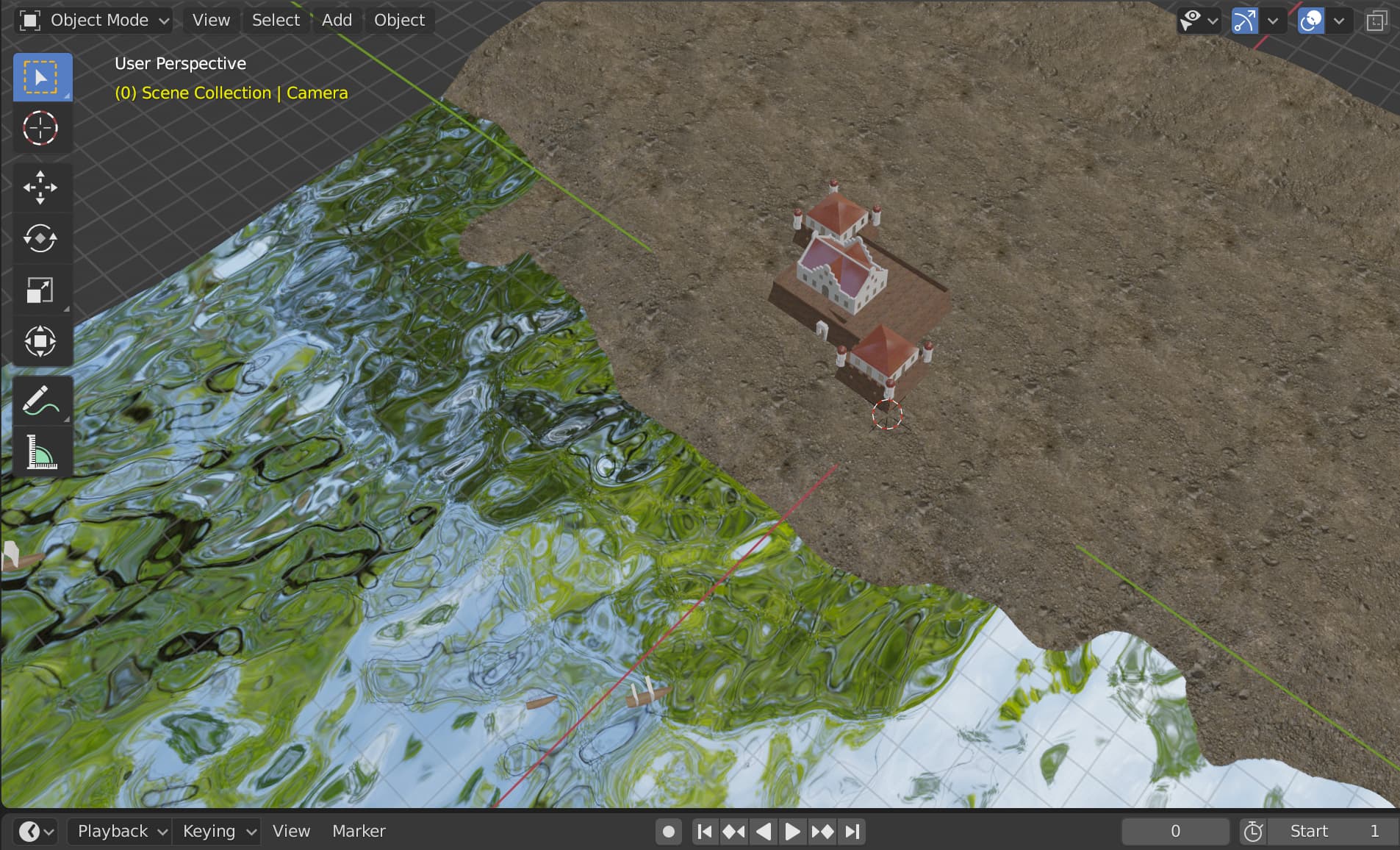Open the timeline editor type selector
1400x850 pixels.
[x=29, y=831]
